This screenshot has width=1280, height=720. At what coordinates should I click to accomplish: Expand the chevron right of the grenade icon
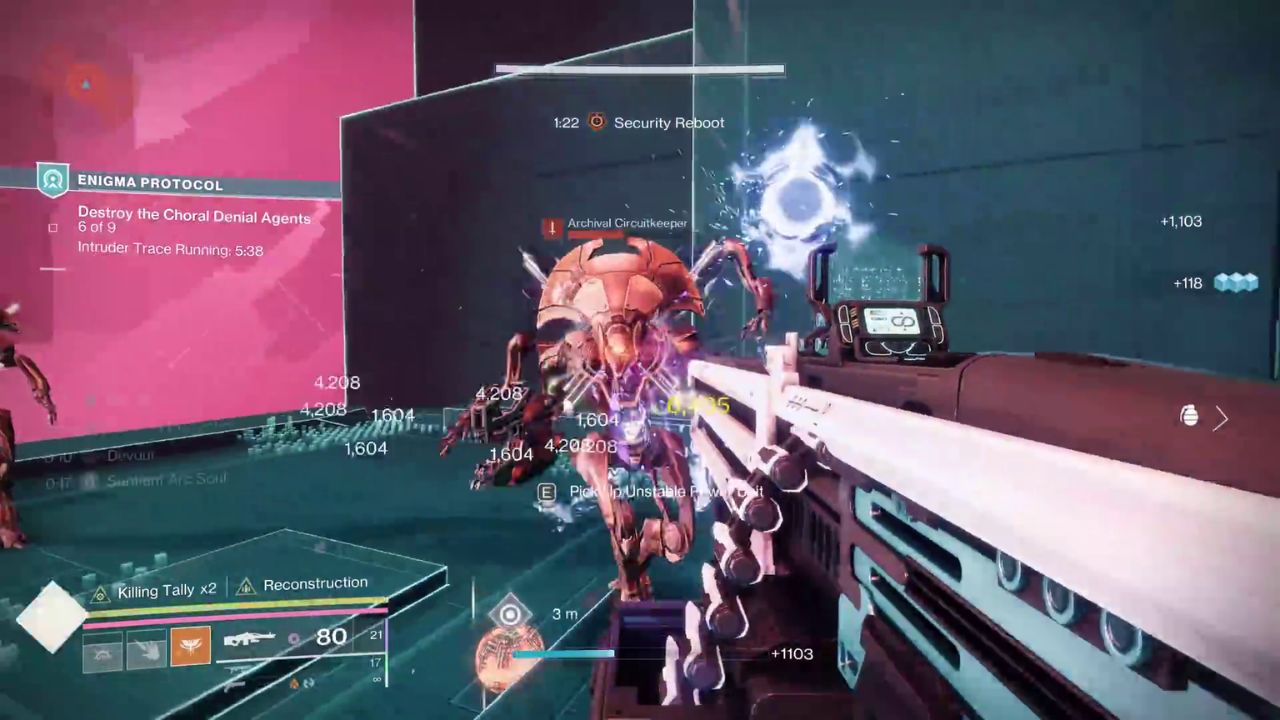pyautogui.click(x=1221, y=419)
